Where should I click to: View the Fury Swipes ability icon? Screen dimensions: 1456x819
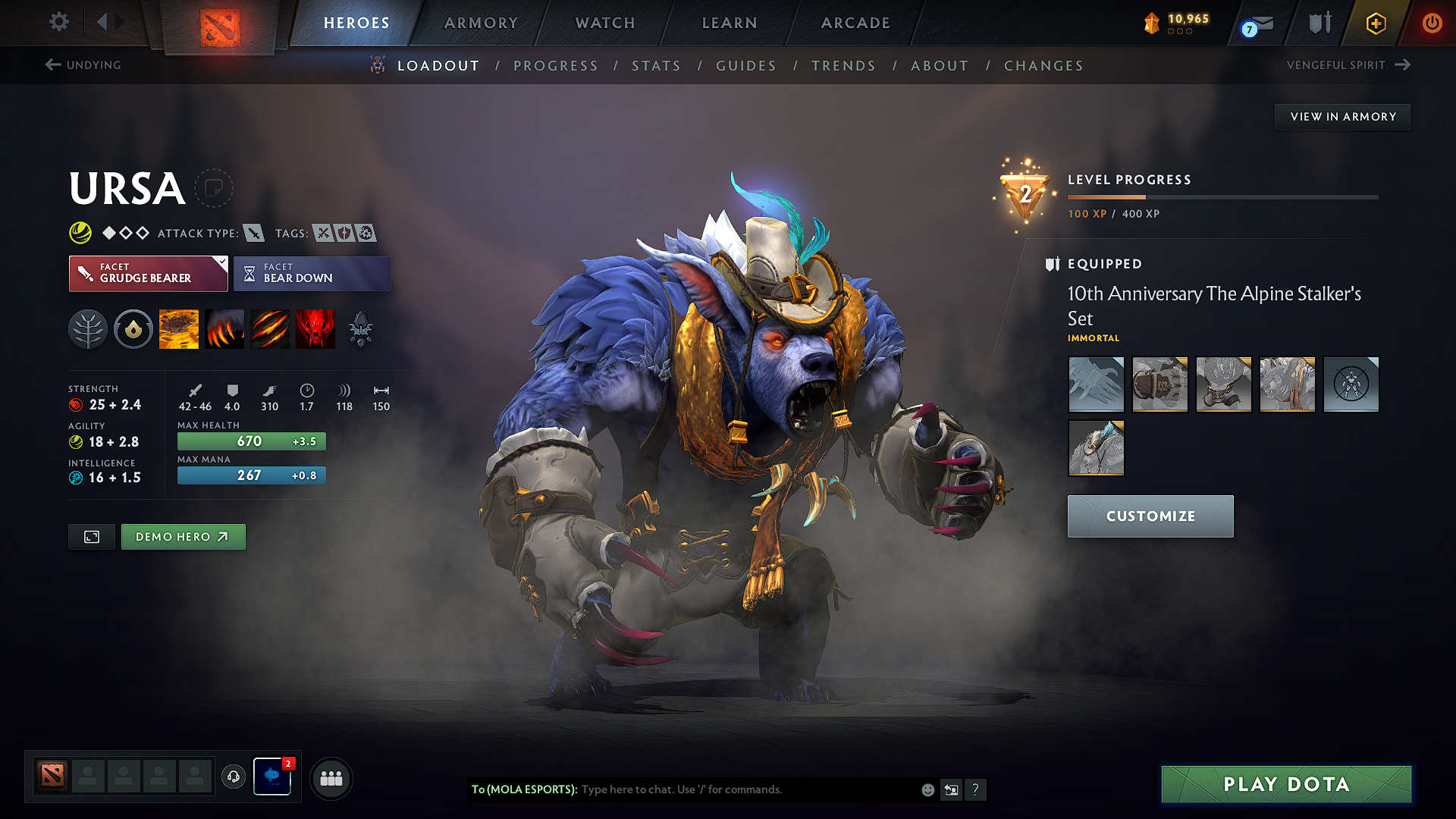coord(270,328)
